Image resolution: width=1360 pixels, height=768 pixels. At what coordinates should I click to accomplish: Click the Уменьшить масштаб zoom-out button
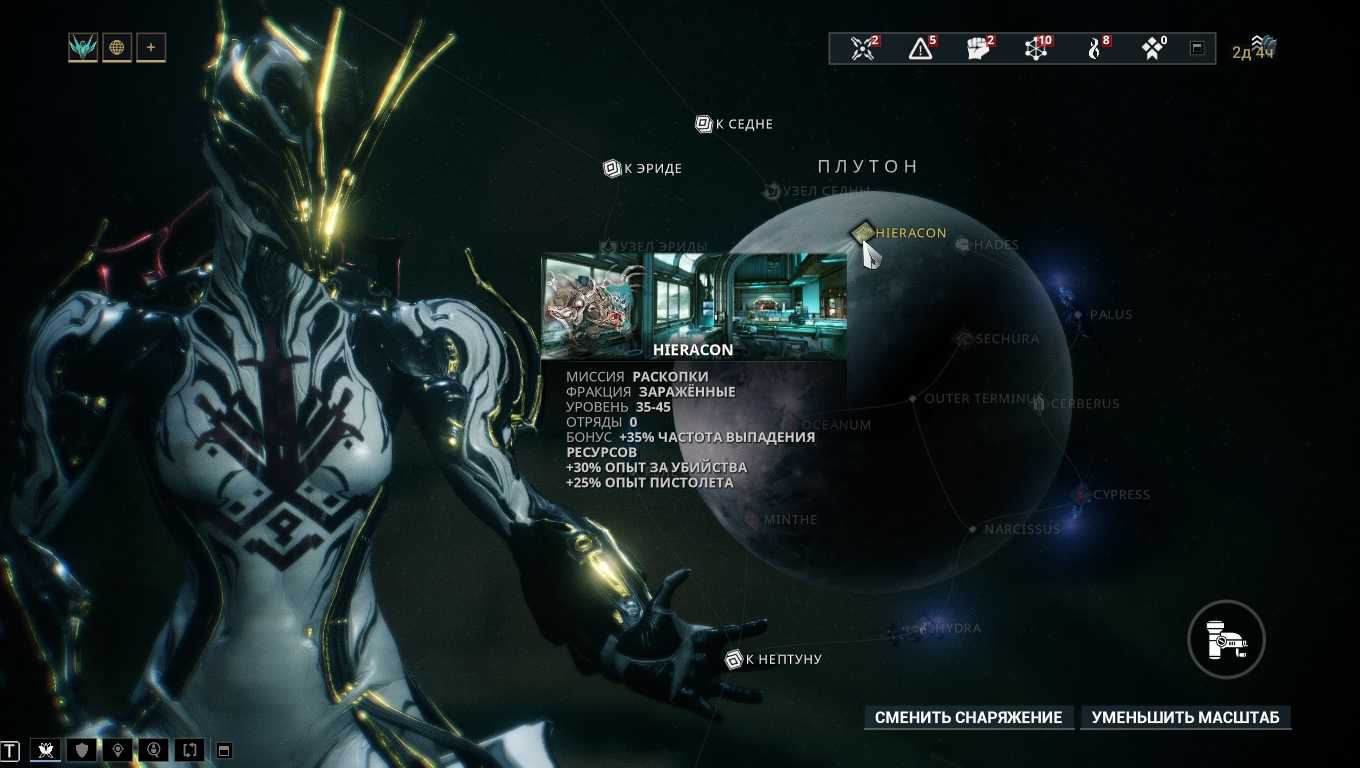pyautogui.click(x=1185, y=717)
